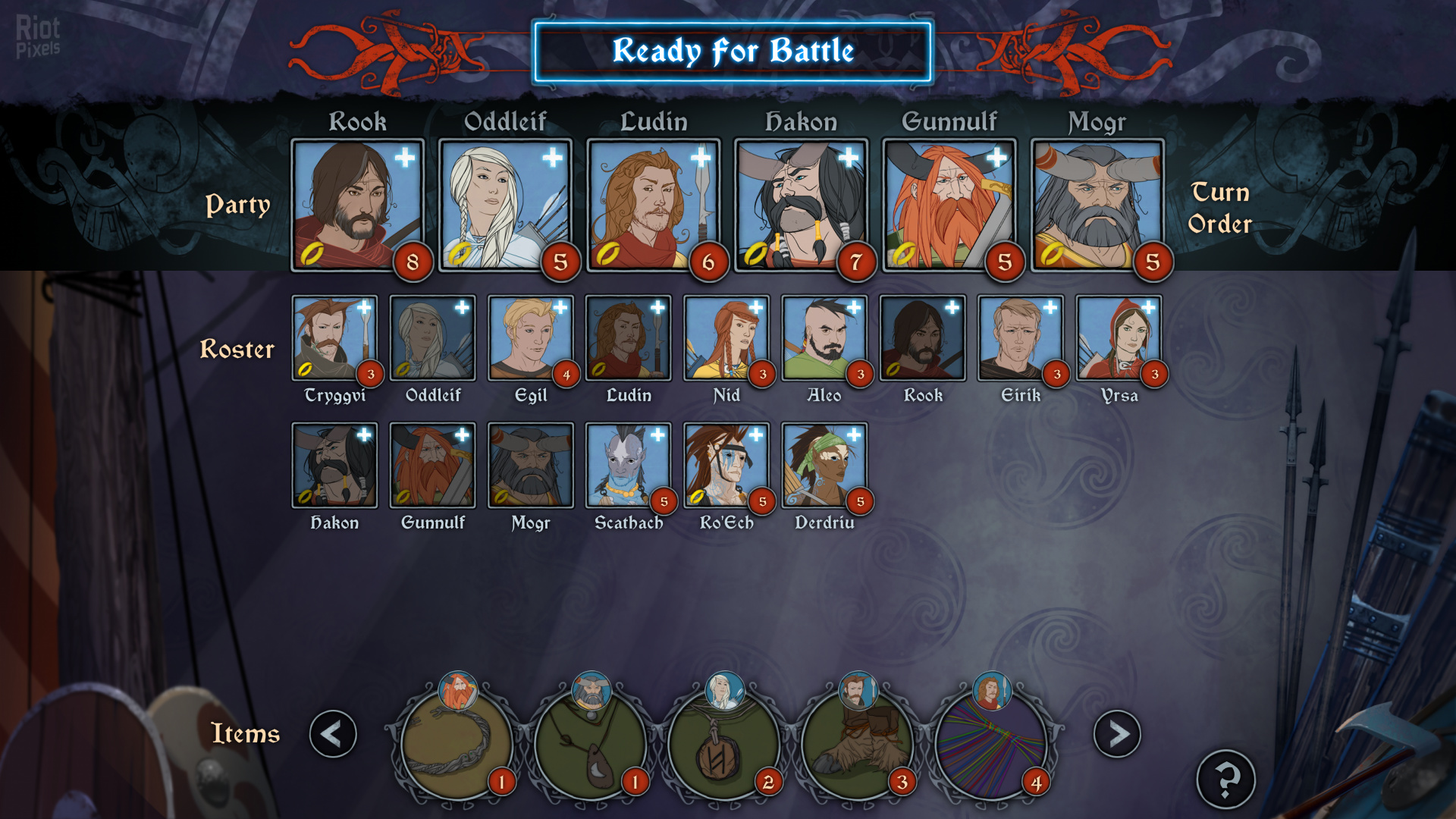Viewport: 1456px width, 819px height.
Task: Choose Nid from the roster
Action: pos(726,338)
